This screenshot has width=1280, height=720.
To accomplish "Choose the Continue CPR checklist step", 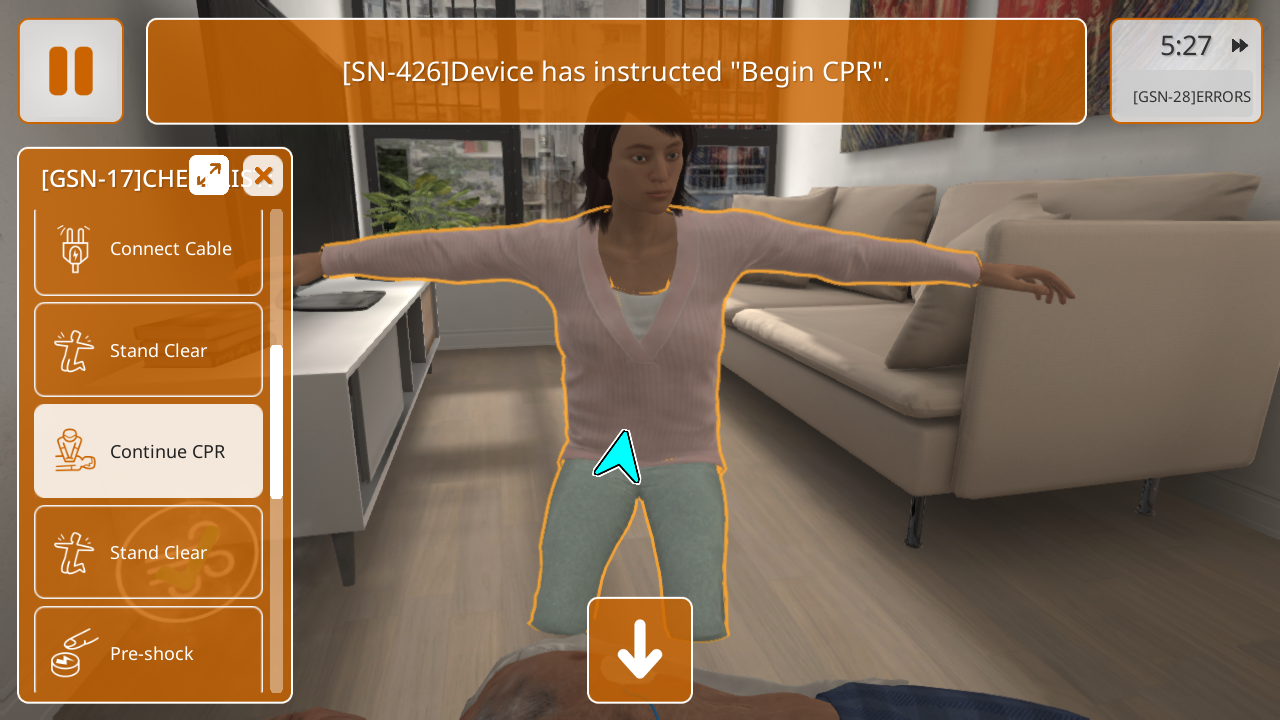I will pyautogui.click(x=149, y=451).
